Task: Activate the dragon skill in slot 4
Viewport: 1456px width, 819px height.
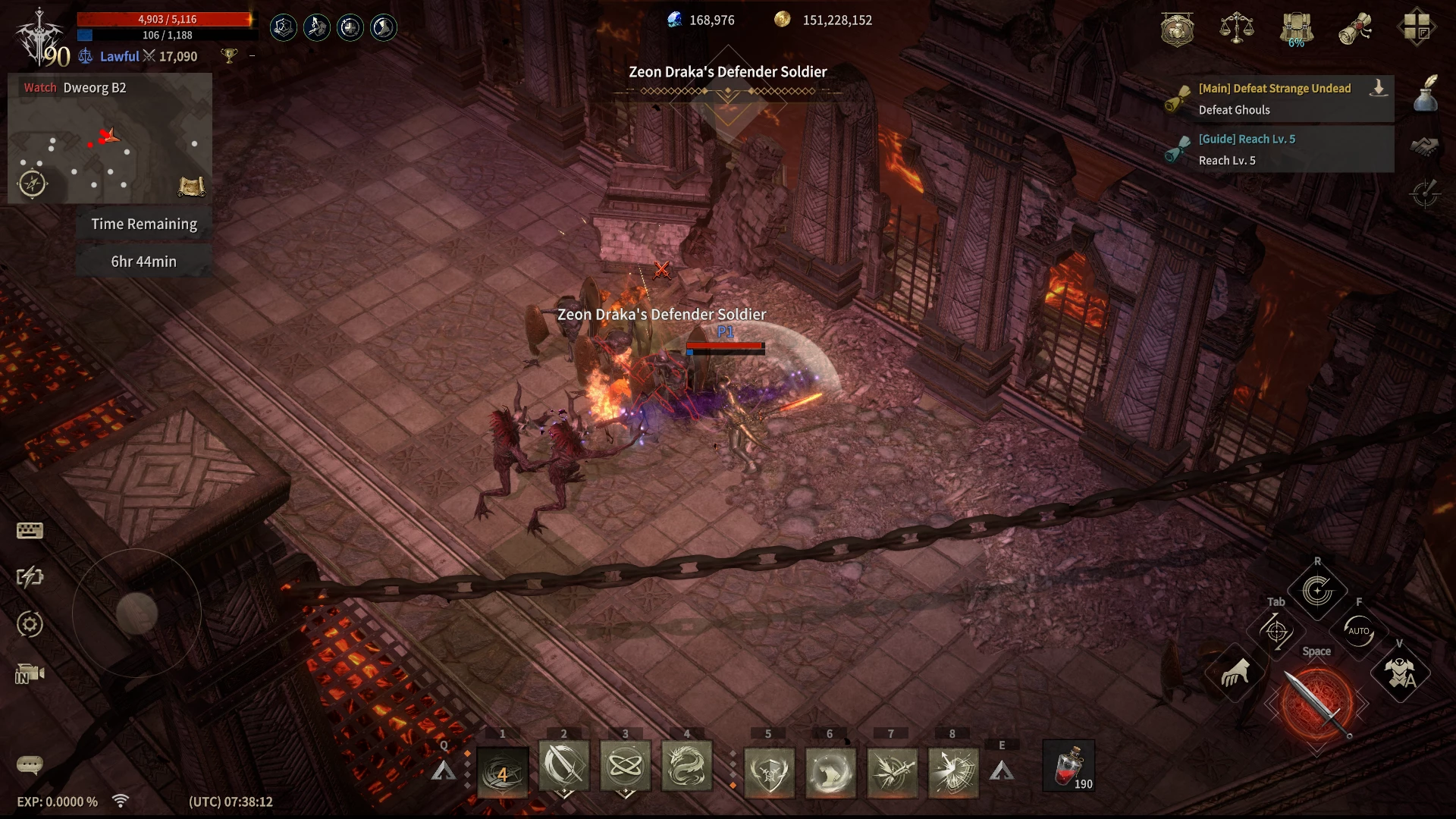Action: 686,767
